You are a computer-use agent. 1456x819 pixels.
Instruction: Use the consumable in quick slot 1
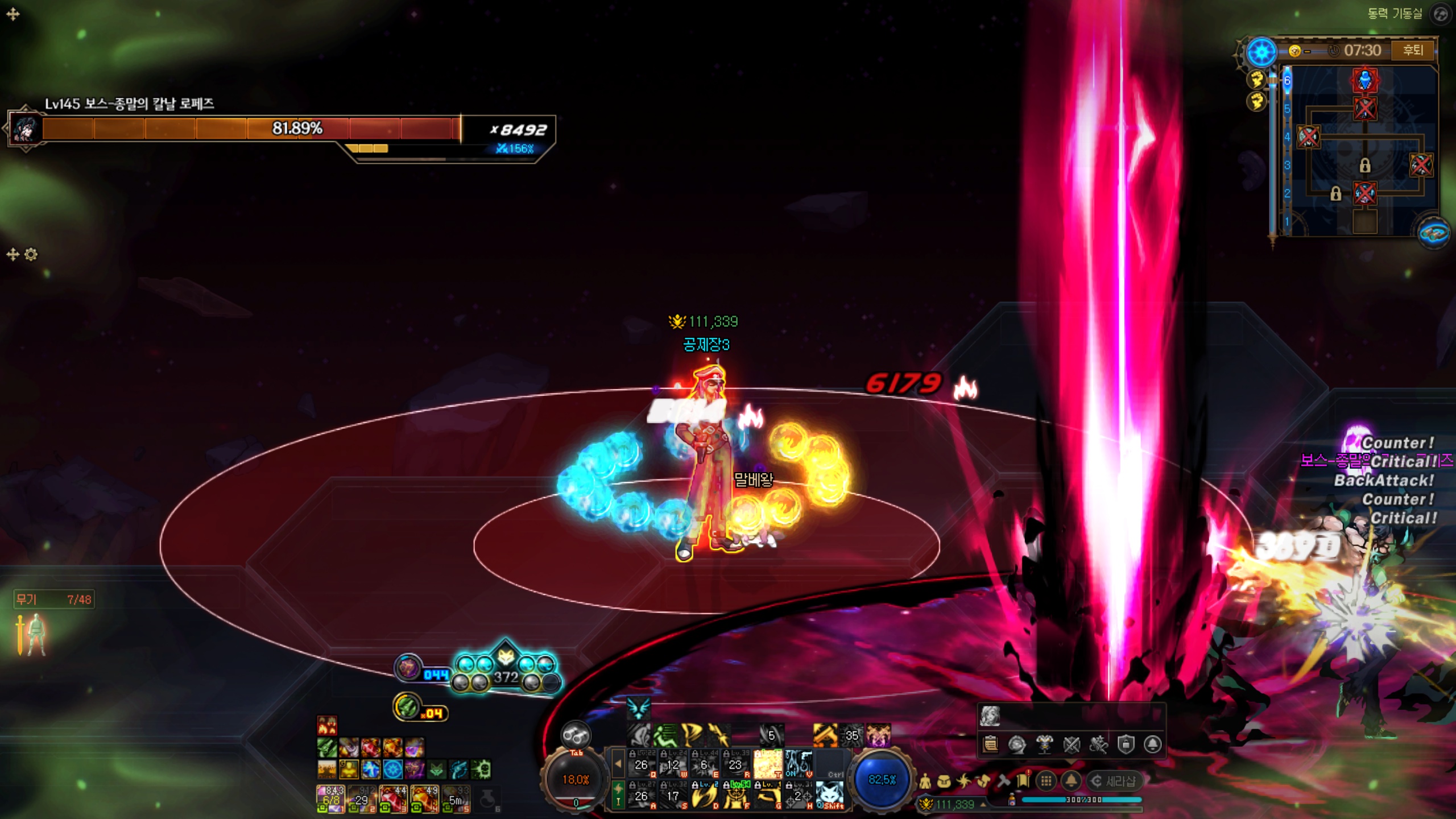(330, 798)
